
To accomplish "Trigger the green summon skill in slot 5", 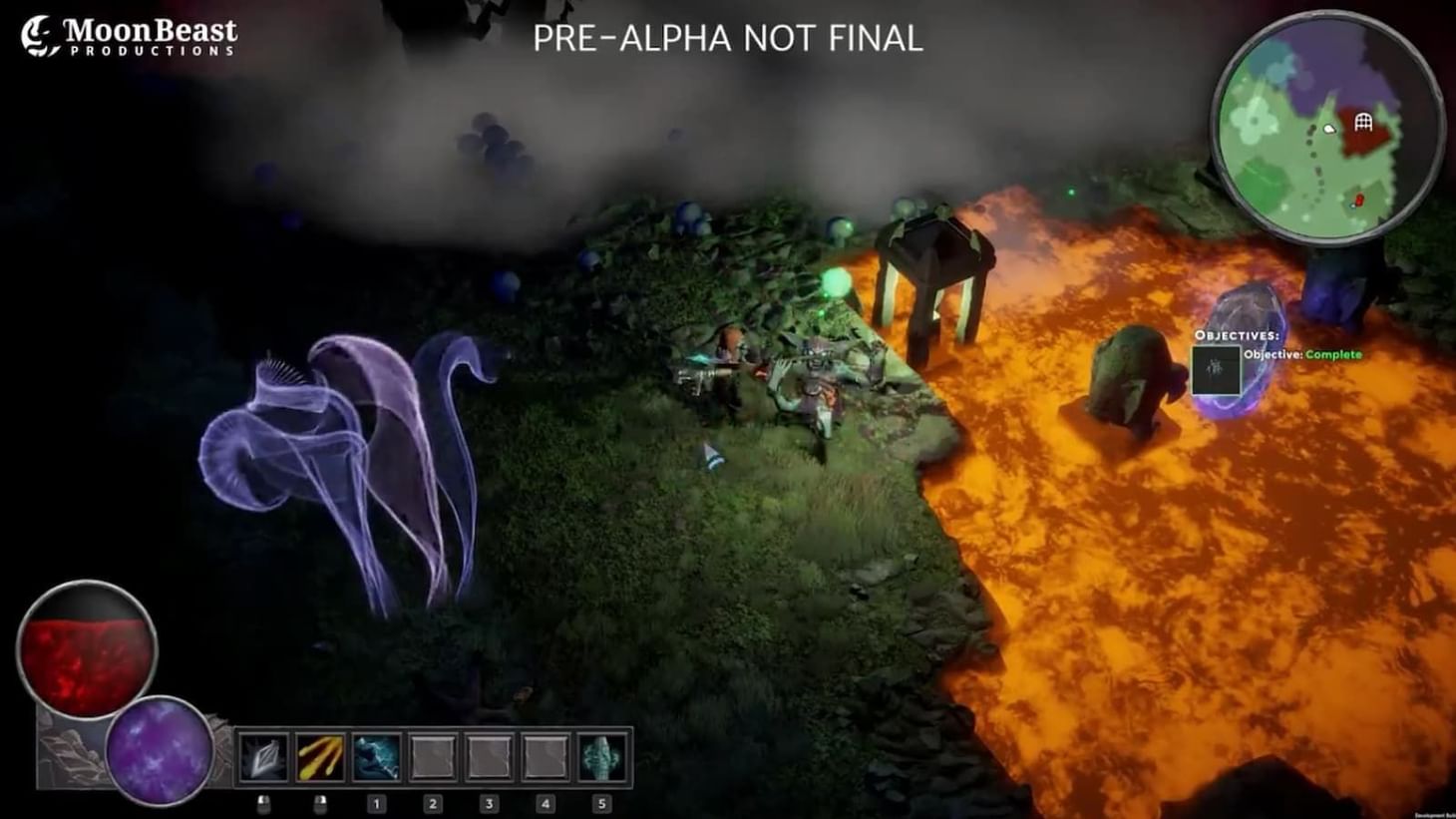I will click(603, 756).
